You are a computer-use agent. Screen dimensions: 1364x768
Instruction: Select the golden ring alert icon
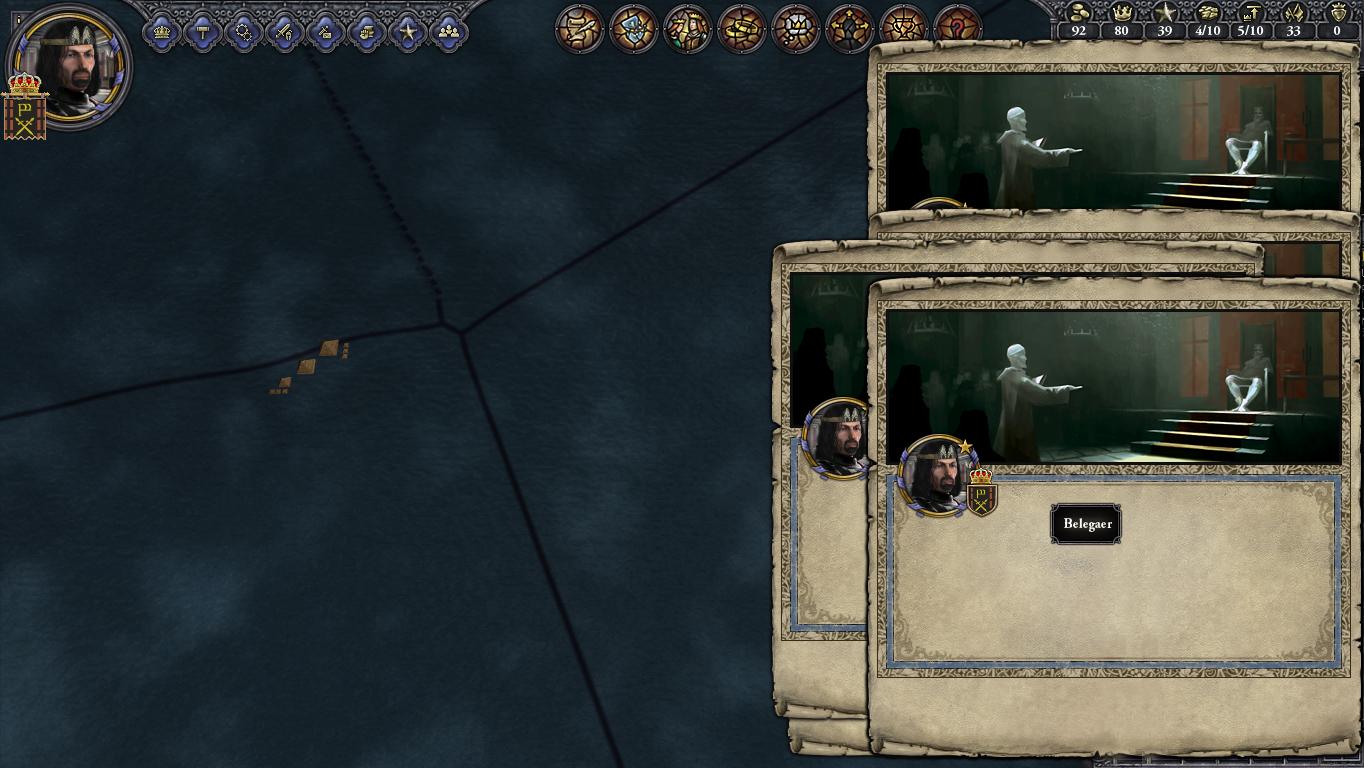point(741,28)
